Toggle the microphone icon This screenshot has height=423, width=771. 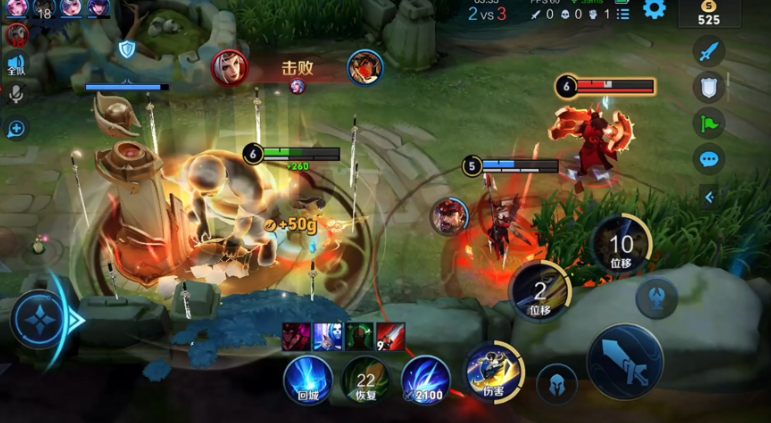coord(16,94)
